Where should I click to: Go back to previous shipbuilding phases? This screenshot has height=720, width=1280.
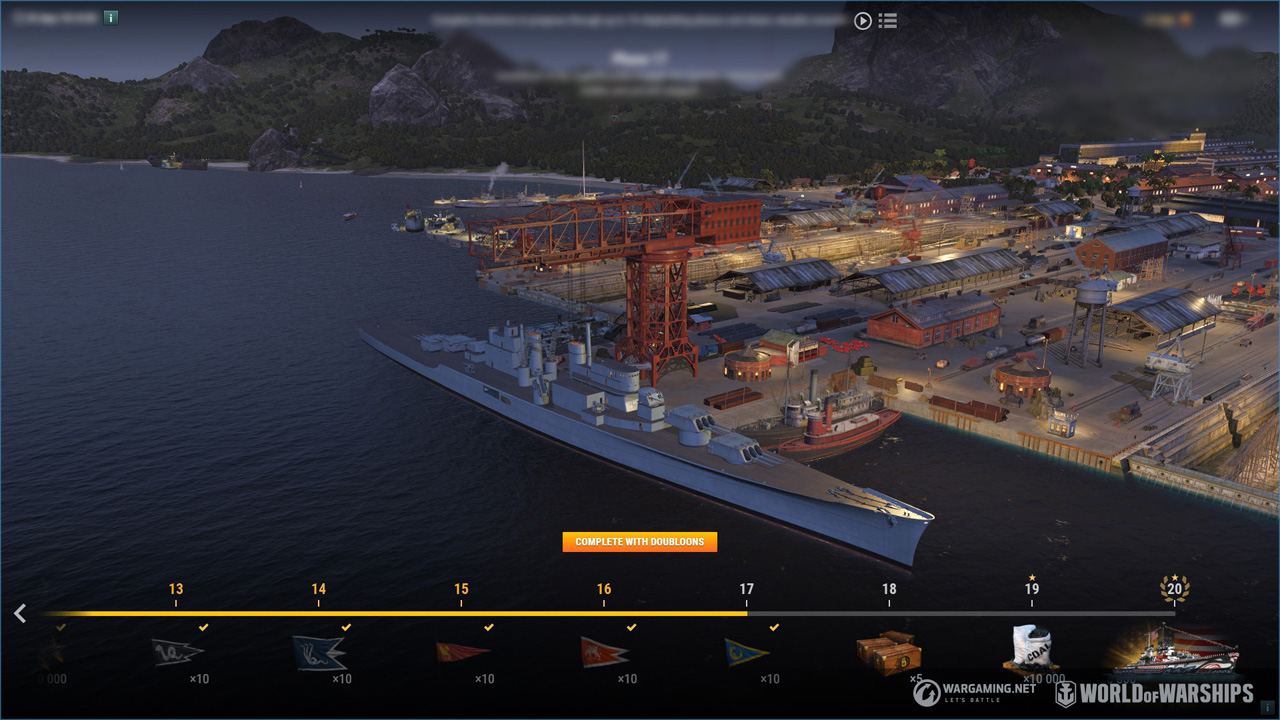pyautogui.click(x=20, y=613)
